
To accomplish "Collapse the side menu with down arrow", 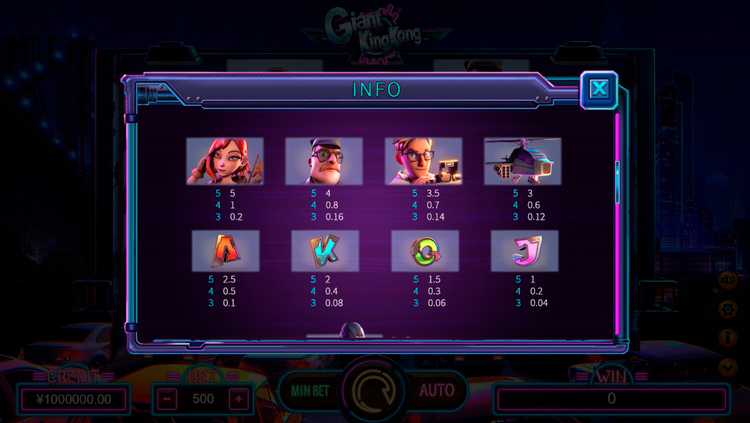I will point(728,367).
